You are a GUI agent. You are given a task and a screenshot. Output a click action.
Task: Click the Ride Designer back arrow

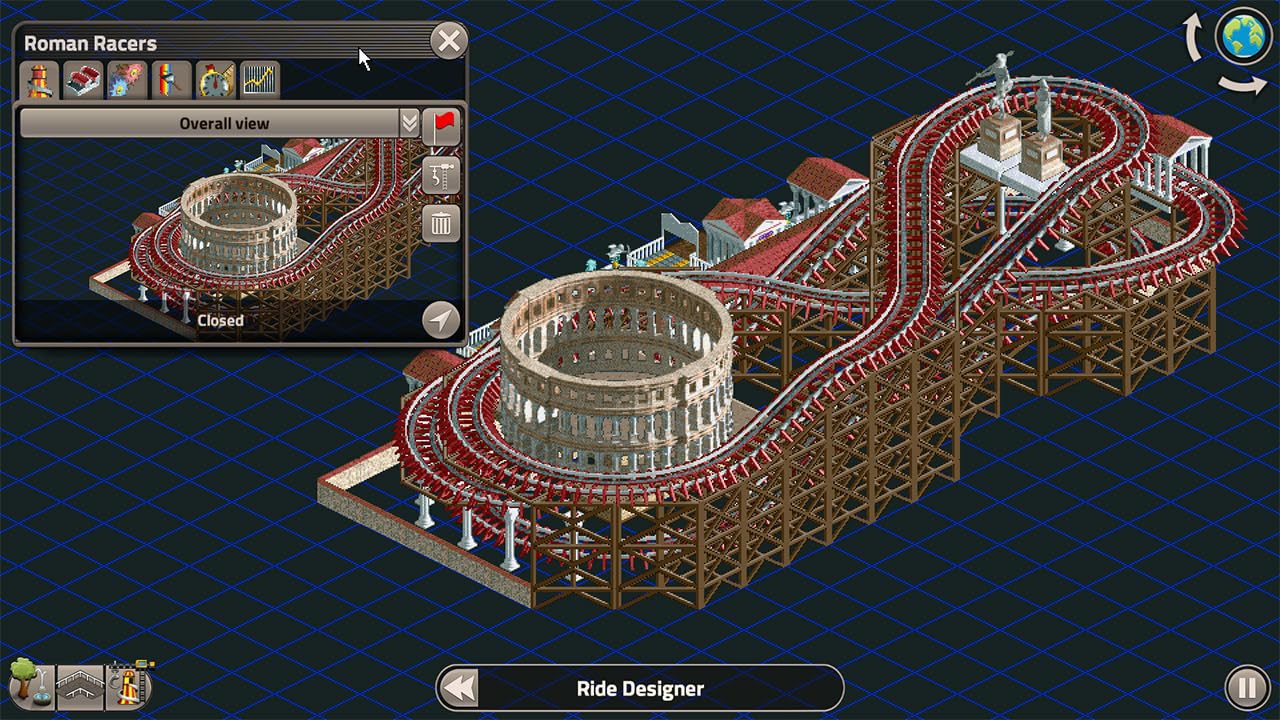459,688
